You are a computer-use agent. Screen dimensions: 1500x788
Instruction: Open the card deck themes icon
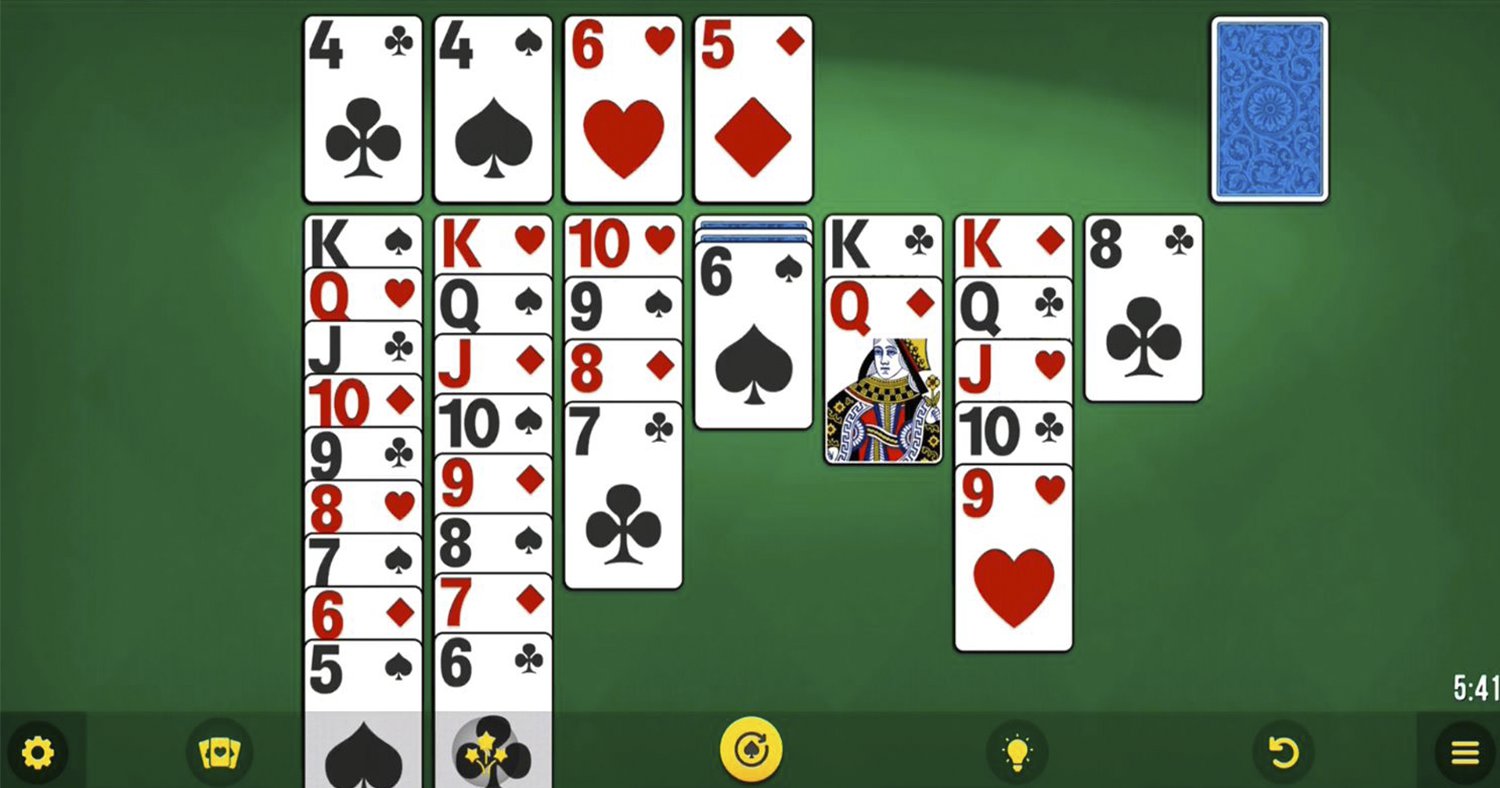point(220,751)
